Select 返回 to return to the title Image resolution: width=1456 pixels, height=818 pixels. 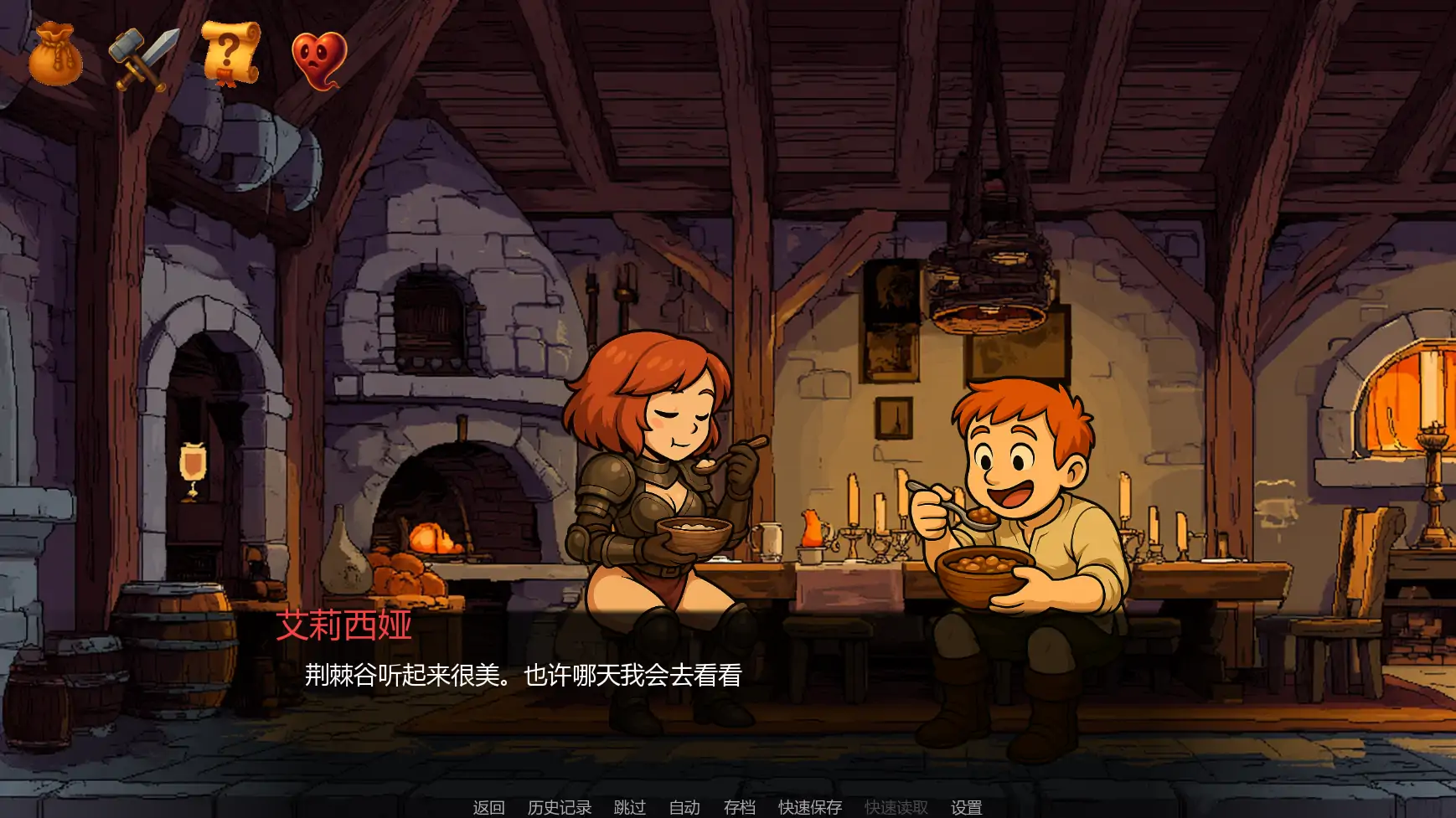(x=489, y=808)
